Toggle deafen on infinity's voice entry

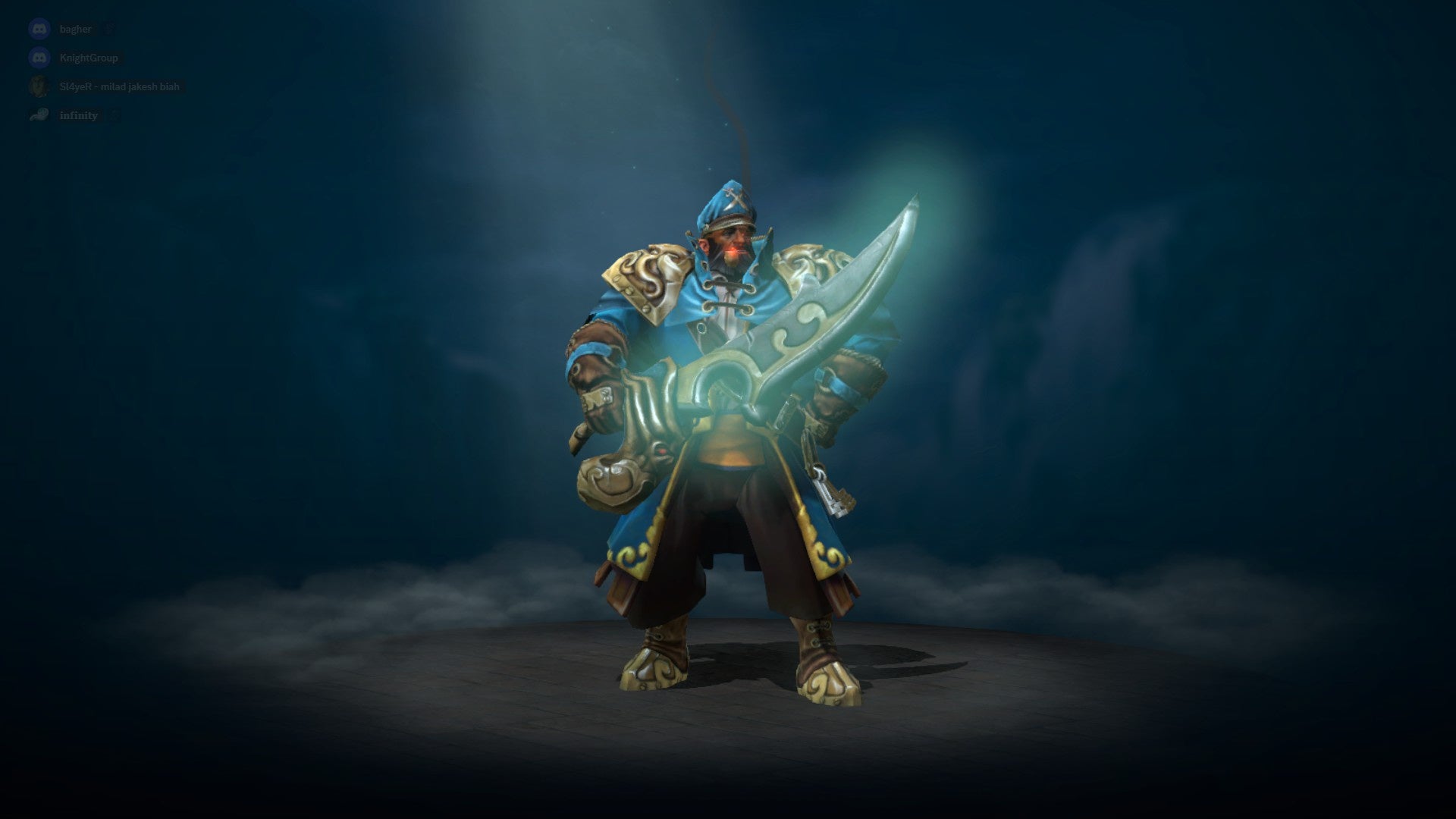tap(115, 115)
